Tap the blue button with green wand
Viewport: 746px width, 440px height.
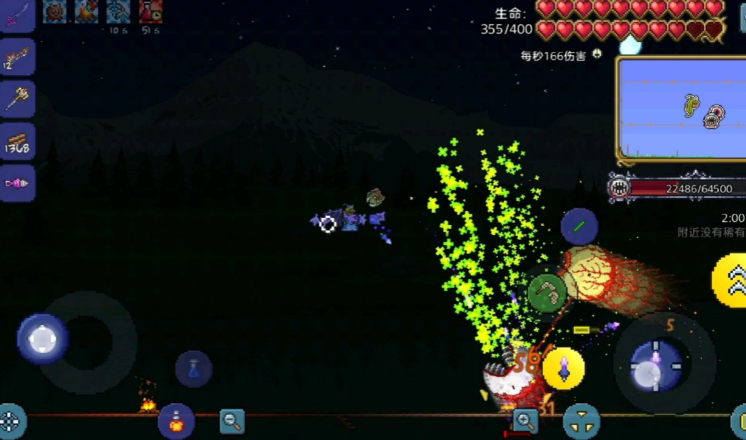point(579,227)
